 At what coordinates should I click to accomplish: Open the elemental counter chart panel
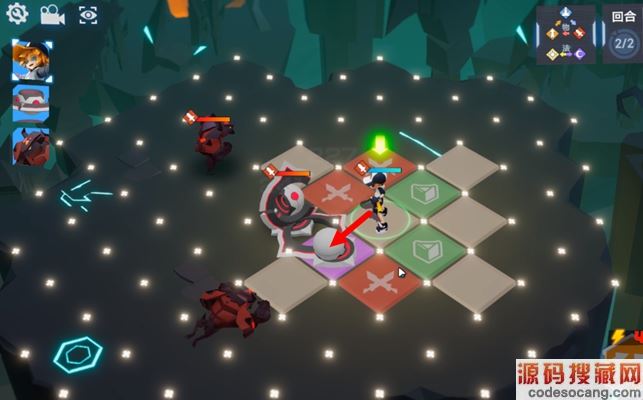pos(566,35)
